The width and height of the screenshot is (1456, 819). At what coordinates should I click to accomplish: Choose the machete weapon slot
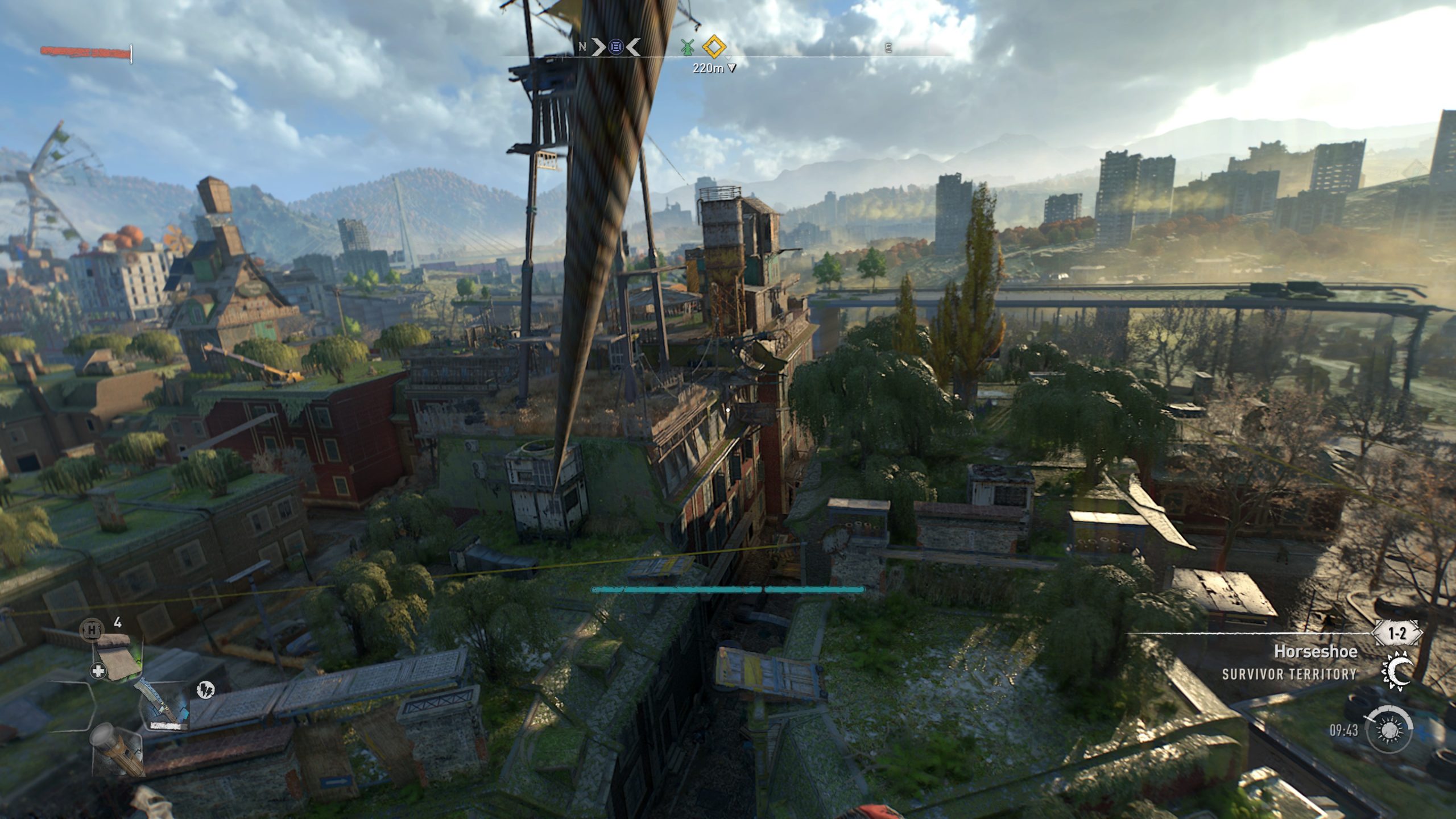(x=163, y=705)
